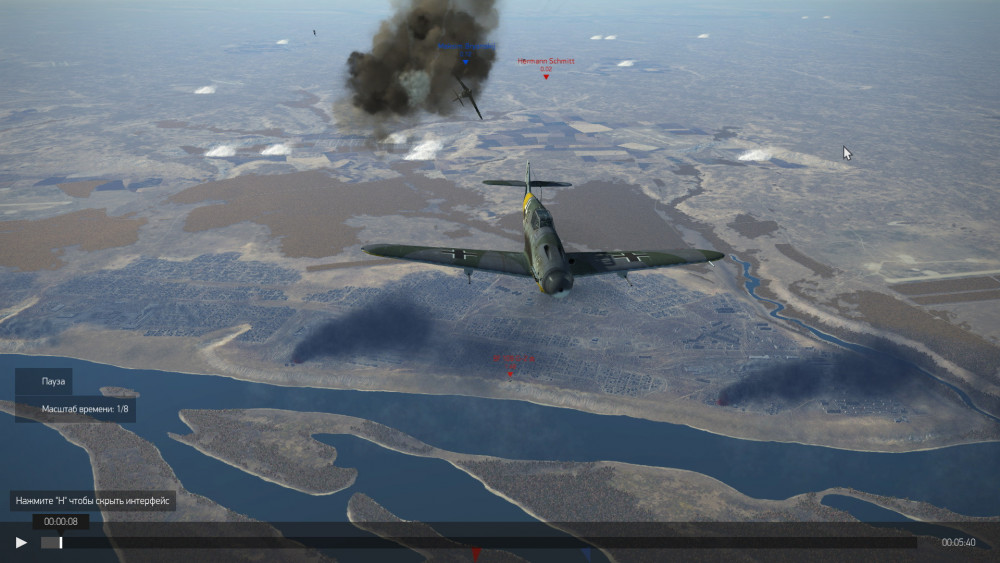Start replay with the play button

(x=21, y=543)
